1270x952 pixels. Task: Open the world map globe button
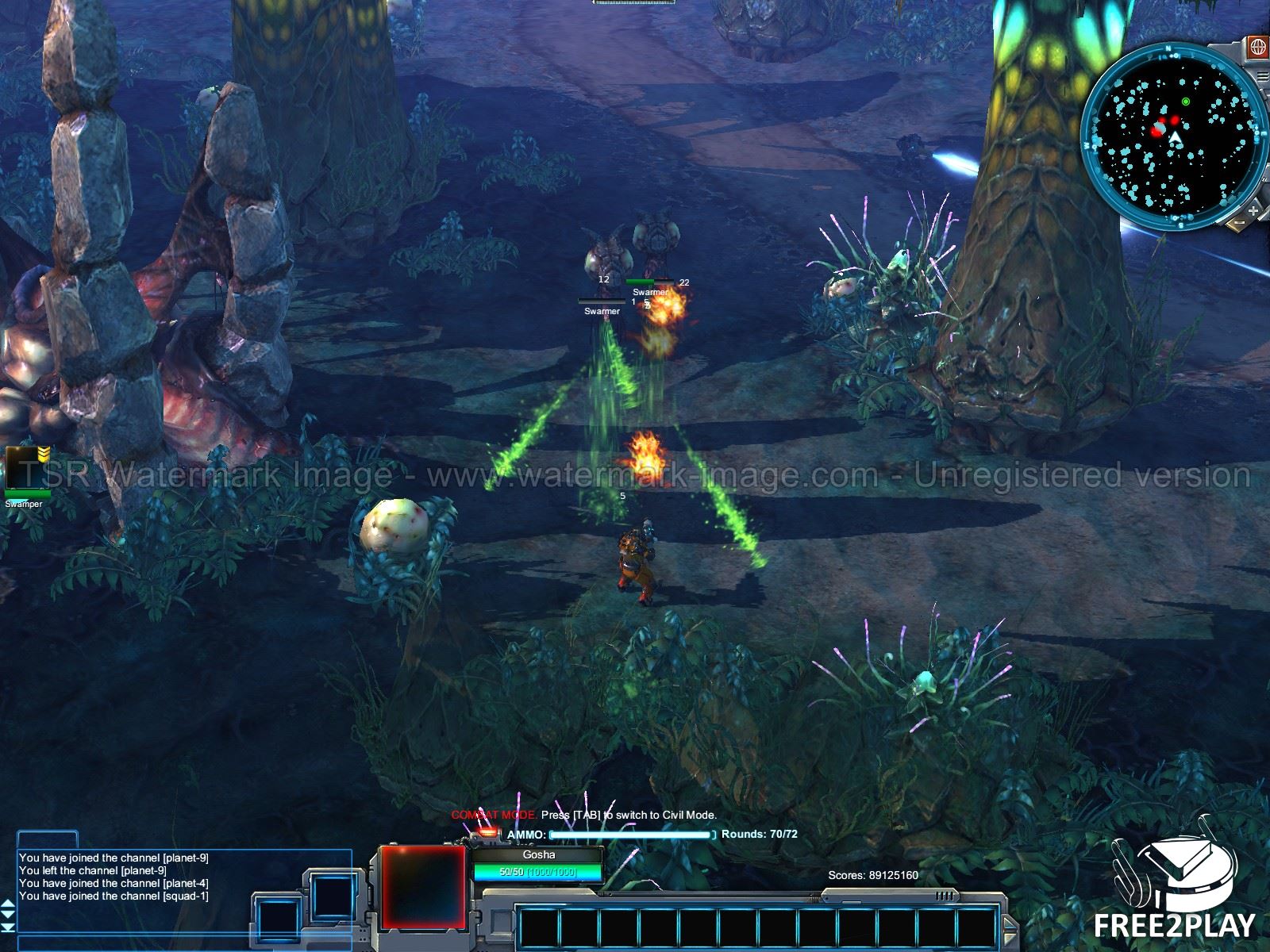[1257, 47]
